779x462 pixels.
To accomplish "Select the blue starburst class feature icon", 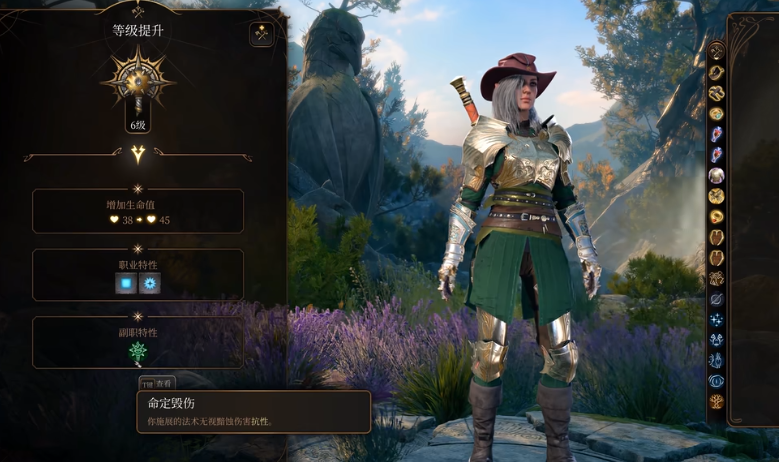I will click(x=150, y=284).
